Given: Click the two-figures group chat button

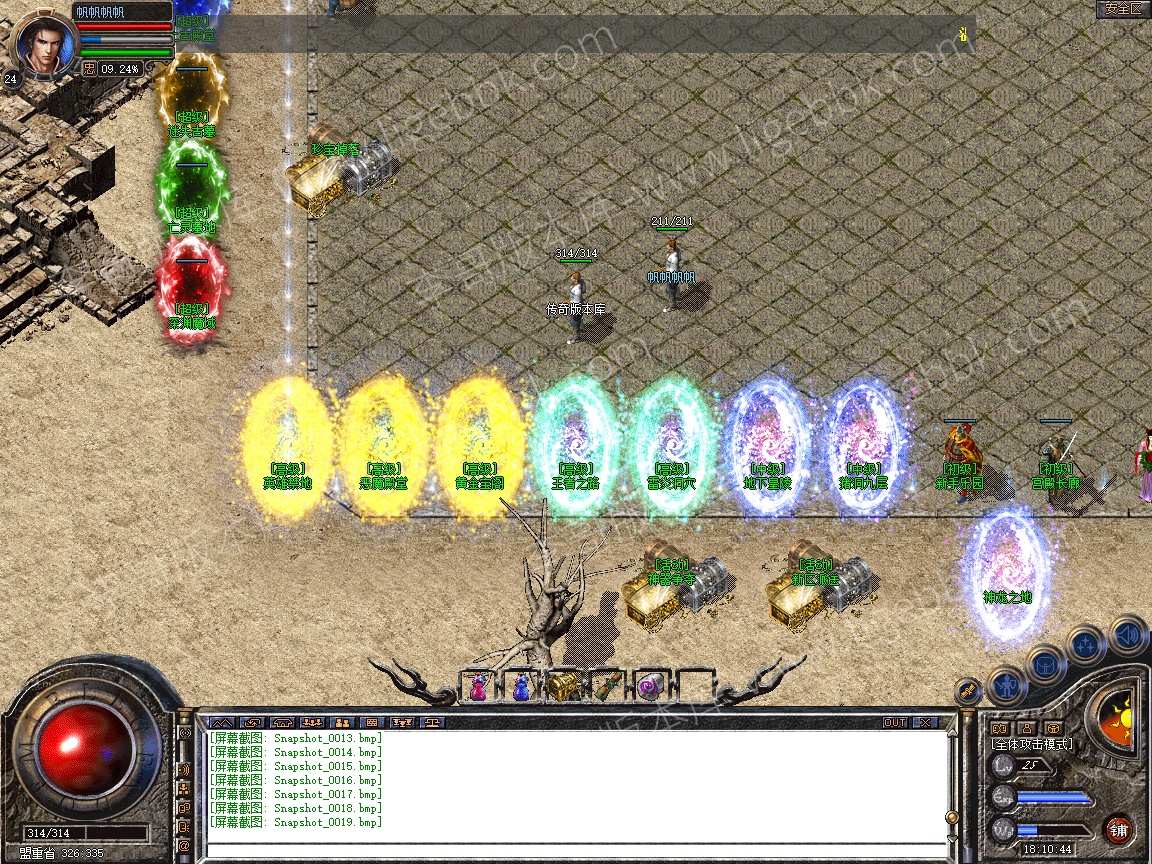Looking at the screenshot, I should click(341, 722).
